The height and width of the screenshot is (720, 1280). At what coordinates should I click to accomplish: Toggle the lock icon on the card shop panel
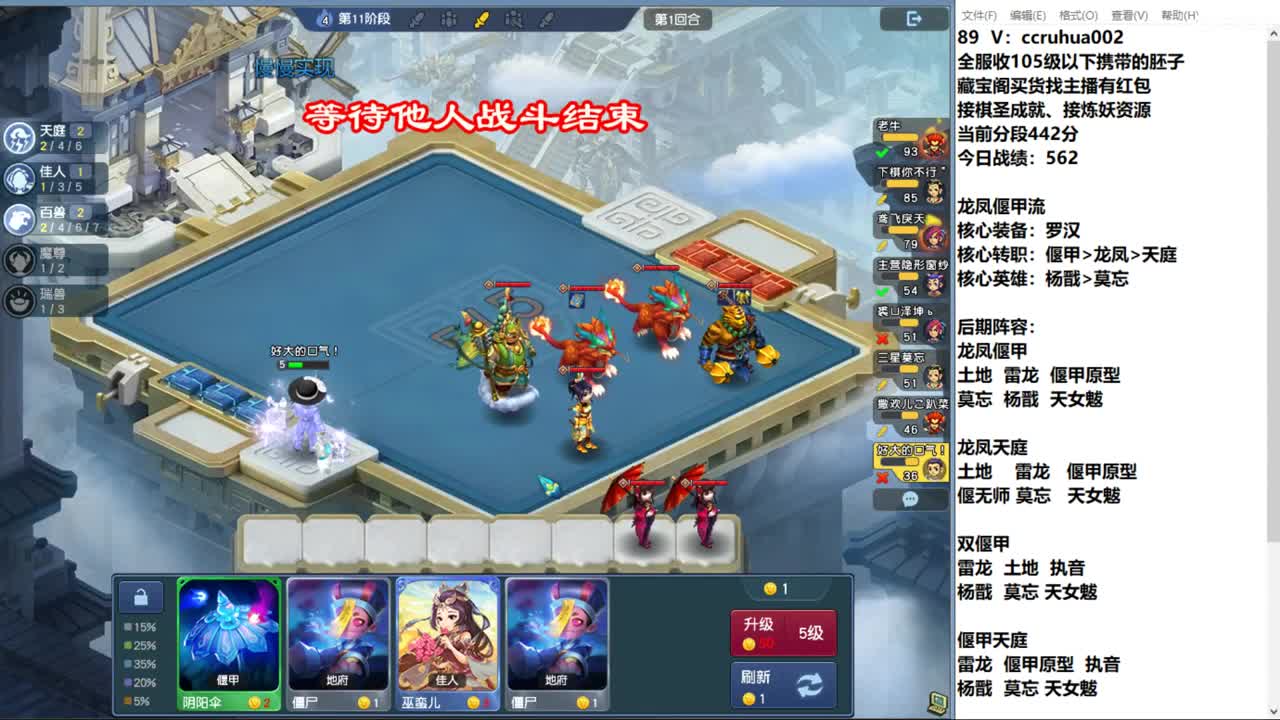pyautogui.click(x=142, y=595)
